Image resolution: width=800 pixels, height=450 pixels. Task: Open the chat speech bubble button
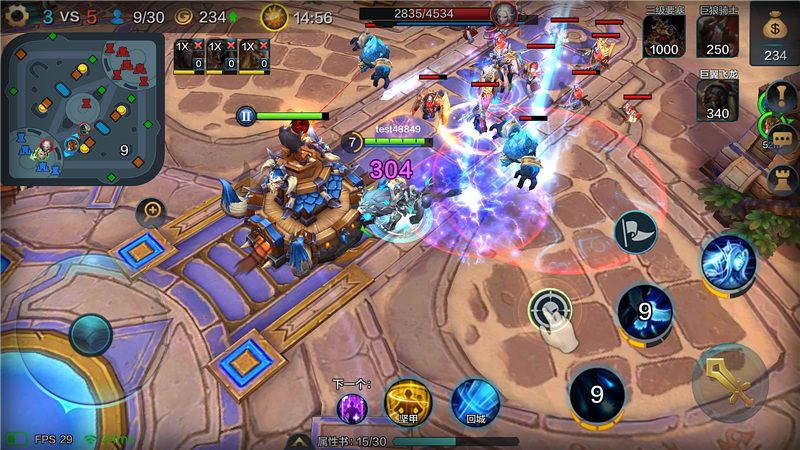coord(781,139)
